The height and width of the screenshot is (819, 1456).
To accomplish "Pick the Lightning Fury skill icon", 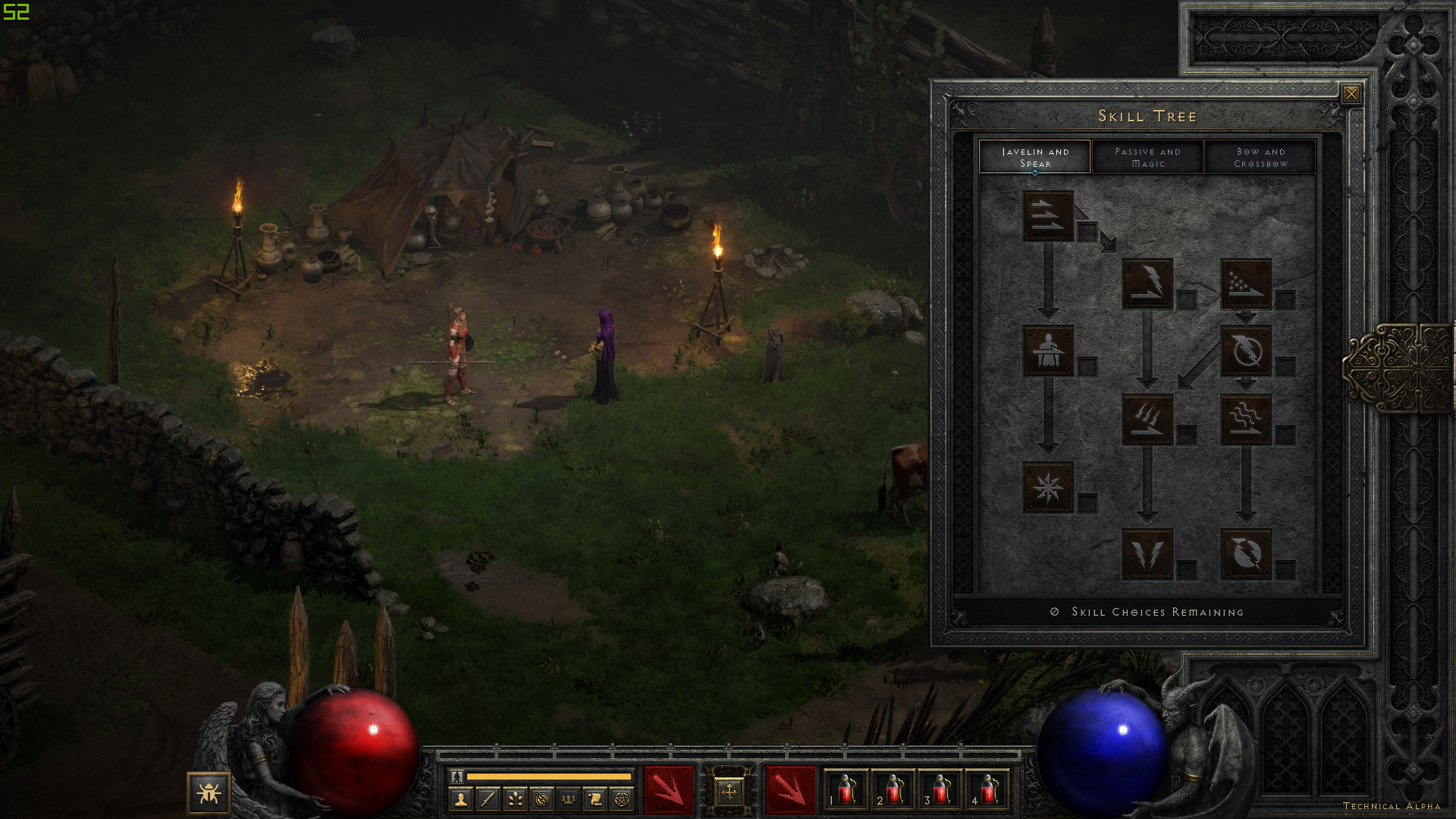I will 1245,554.
